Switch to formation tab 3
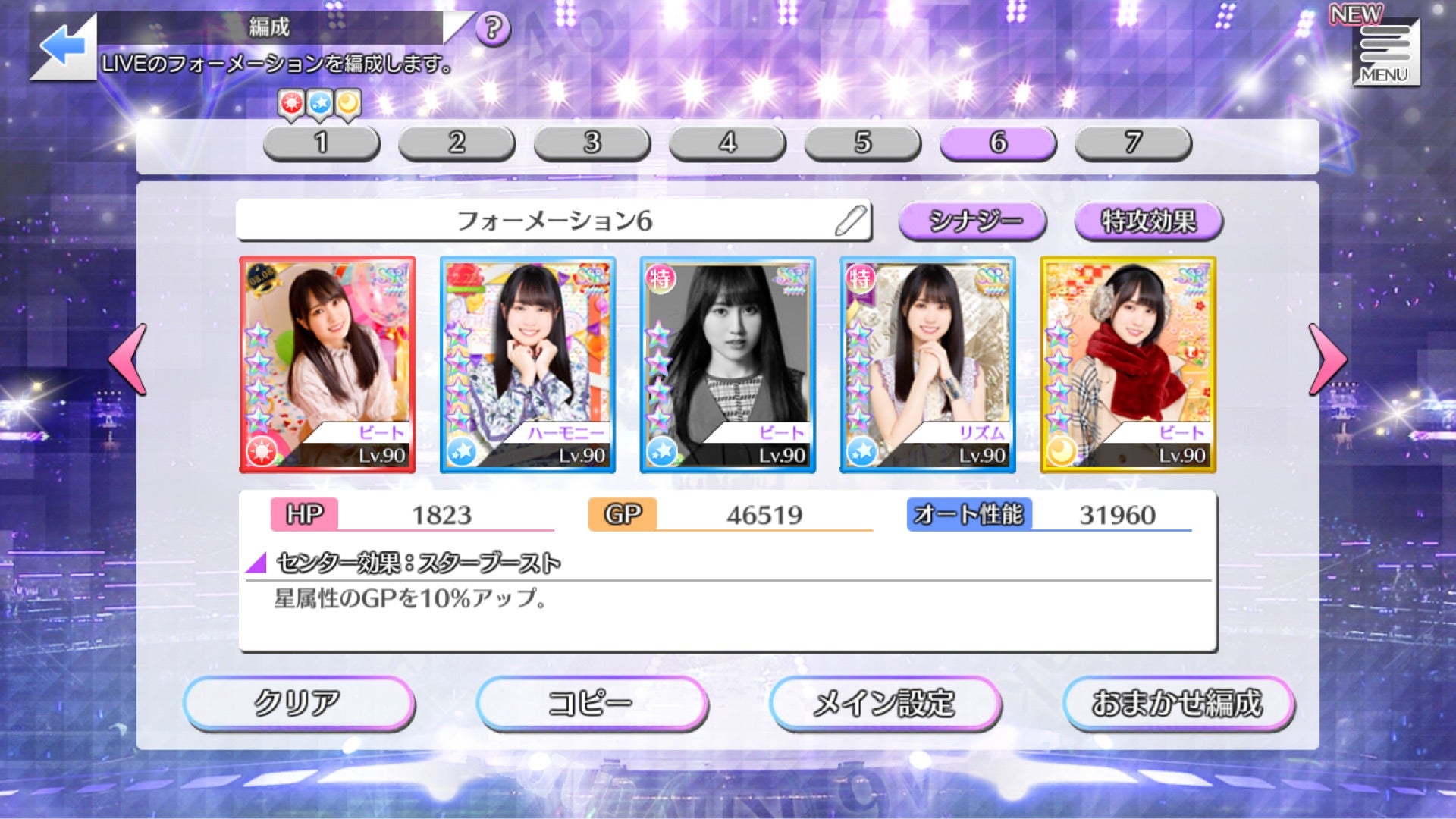The image size is (1456, 819). pyautogui.click(x=592, y=143)
